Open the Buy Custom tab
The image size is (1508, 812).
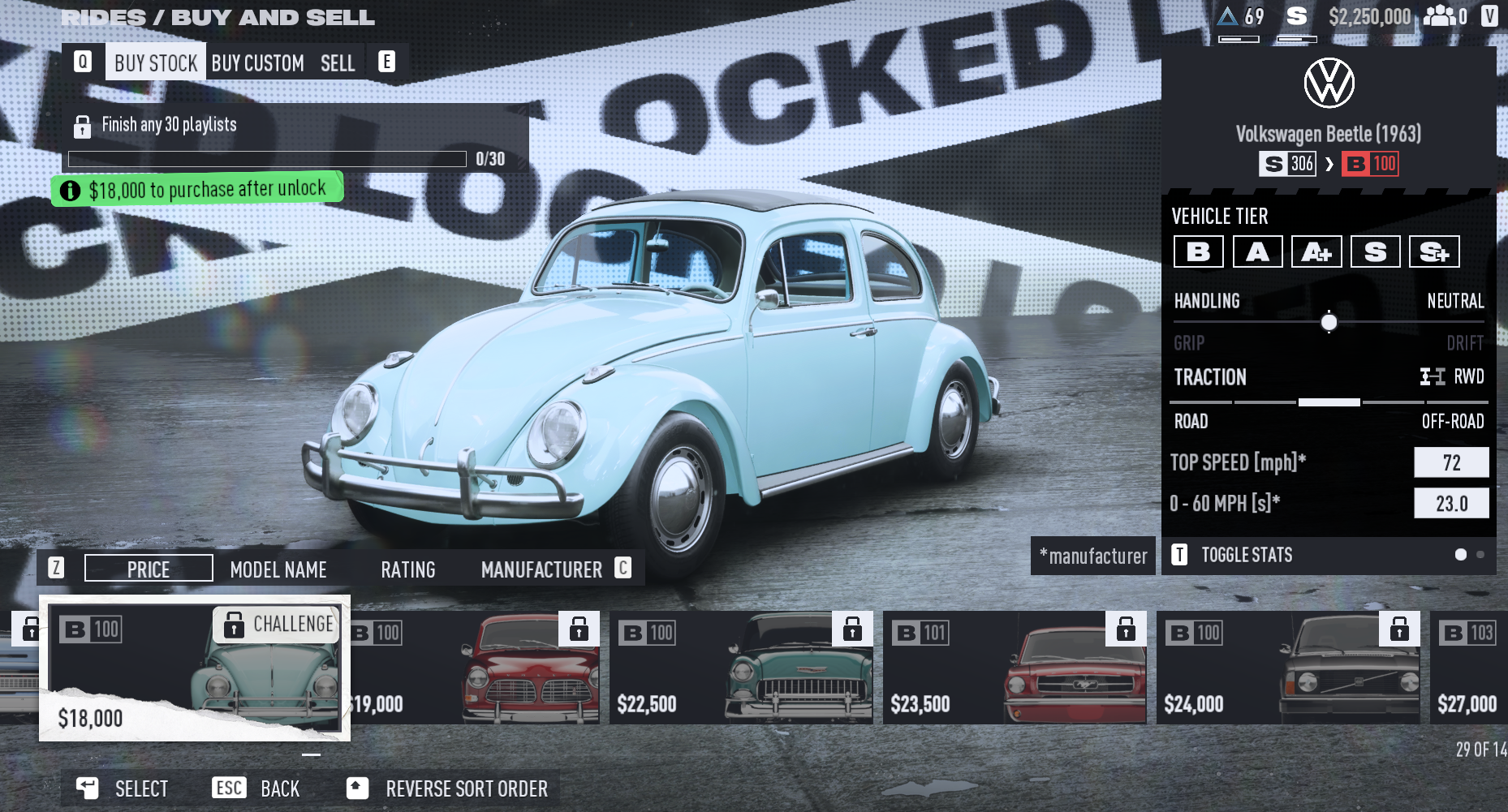pos(257,63)
